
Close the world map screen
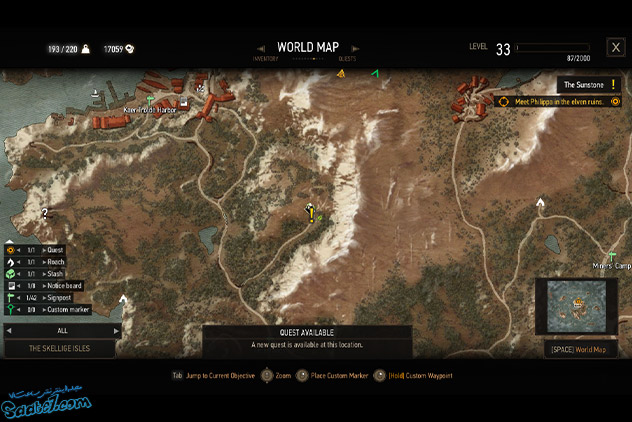(615, 47)
